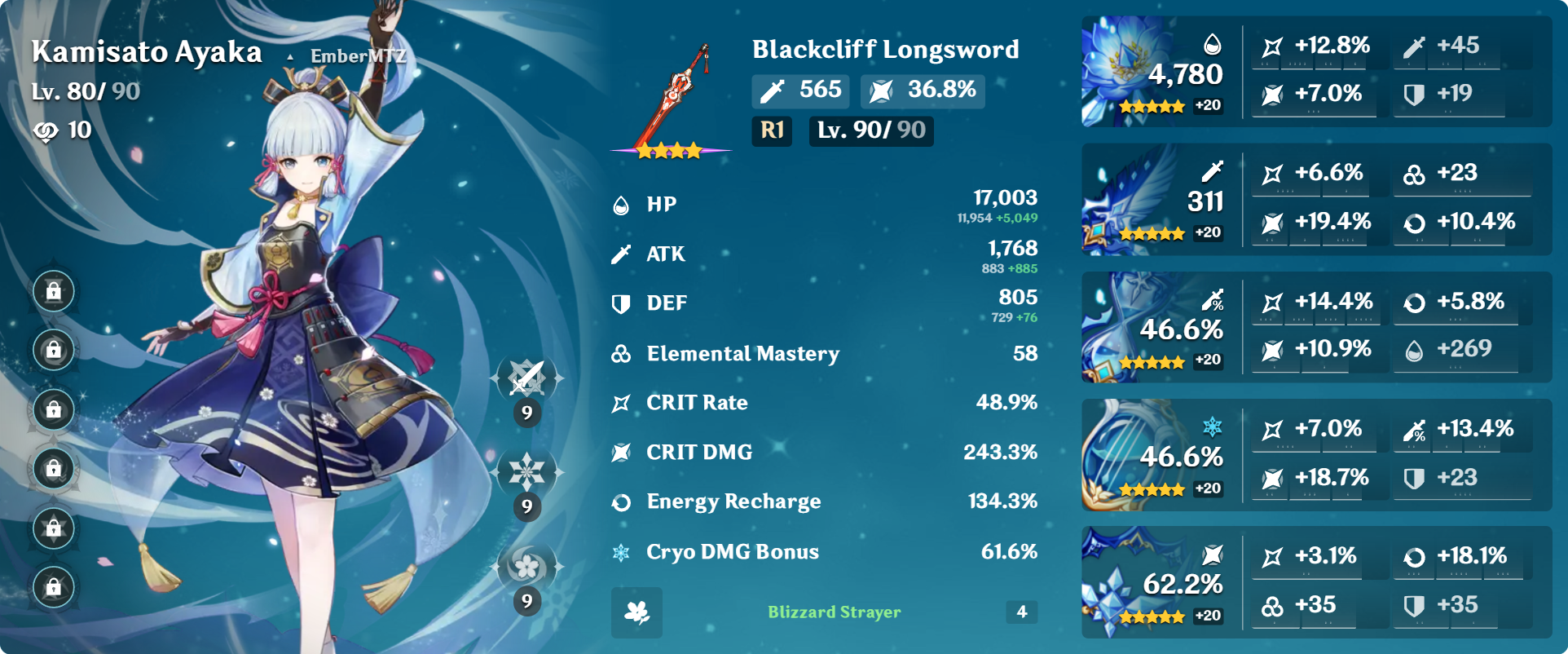
Task: Select the R1 refinement badge
Action: click(771, 130)
